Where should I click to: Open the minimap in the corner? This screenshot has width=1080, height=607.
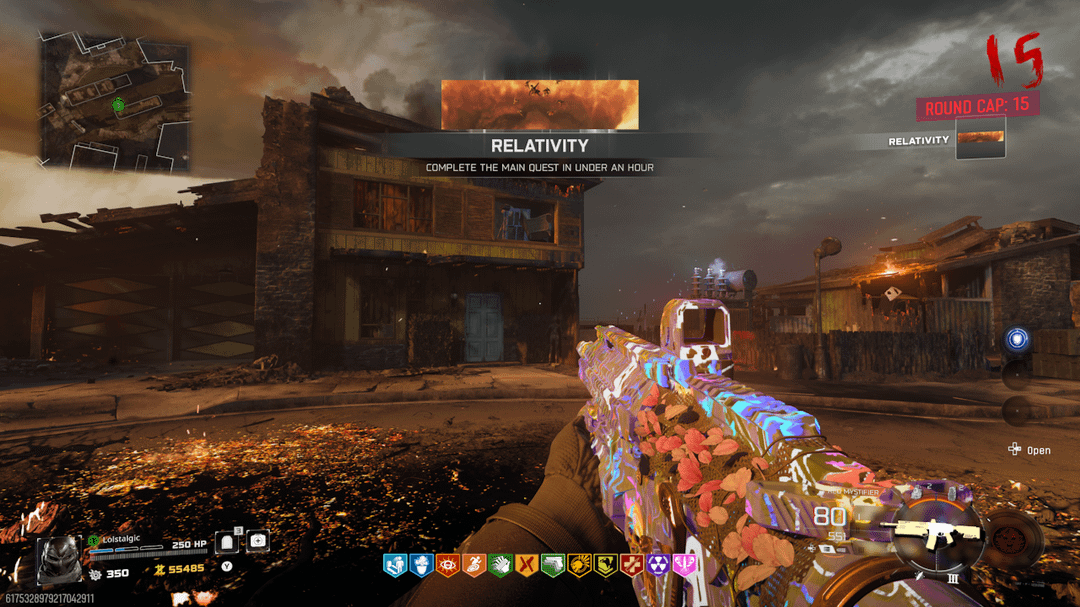coord(114,99)
